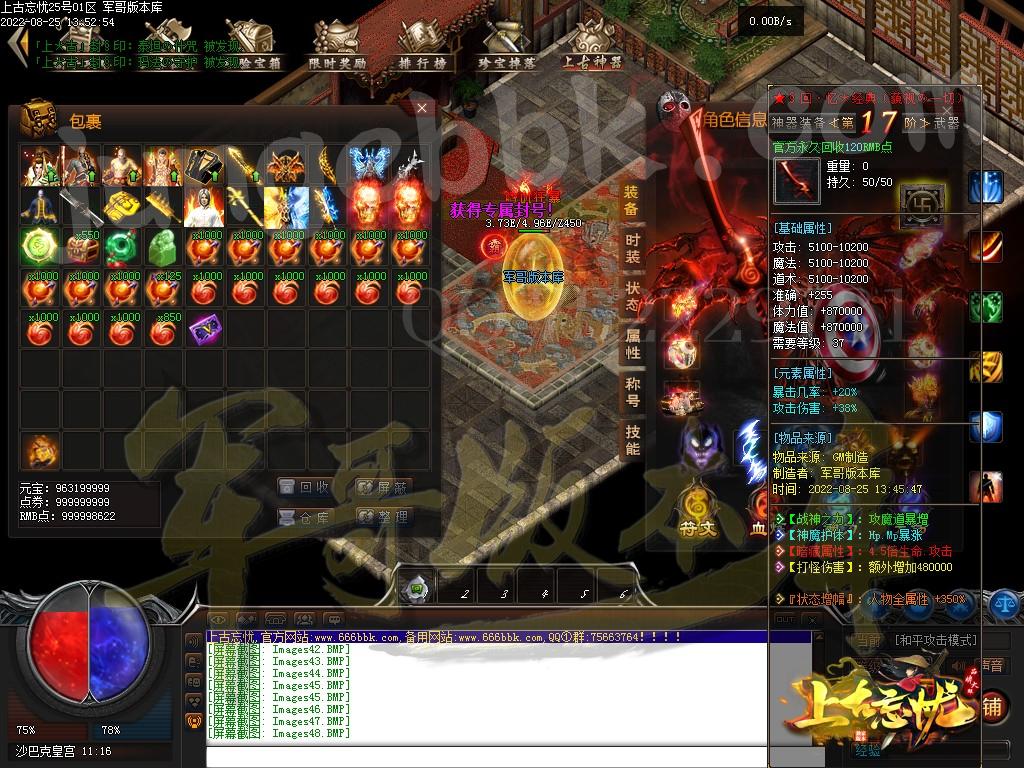
Task: Select the x550 treasure chest item
Action: (81, 246)
